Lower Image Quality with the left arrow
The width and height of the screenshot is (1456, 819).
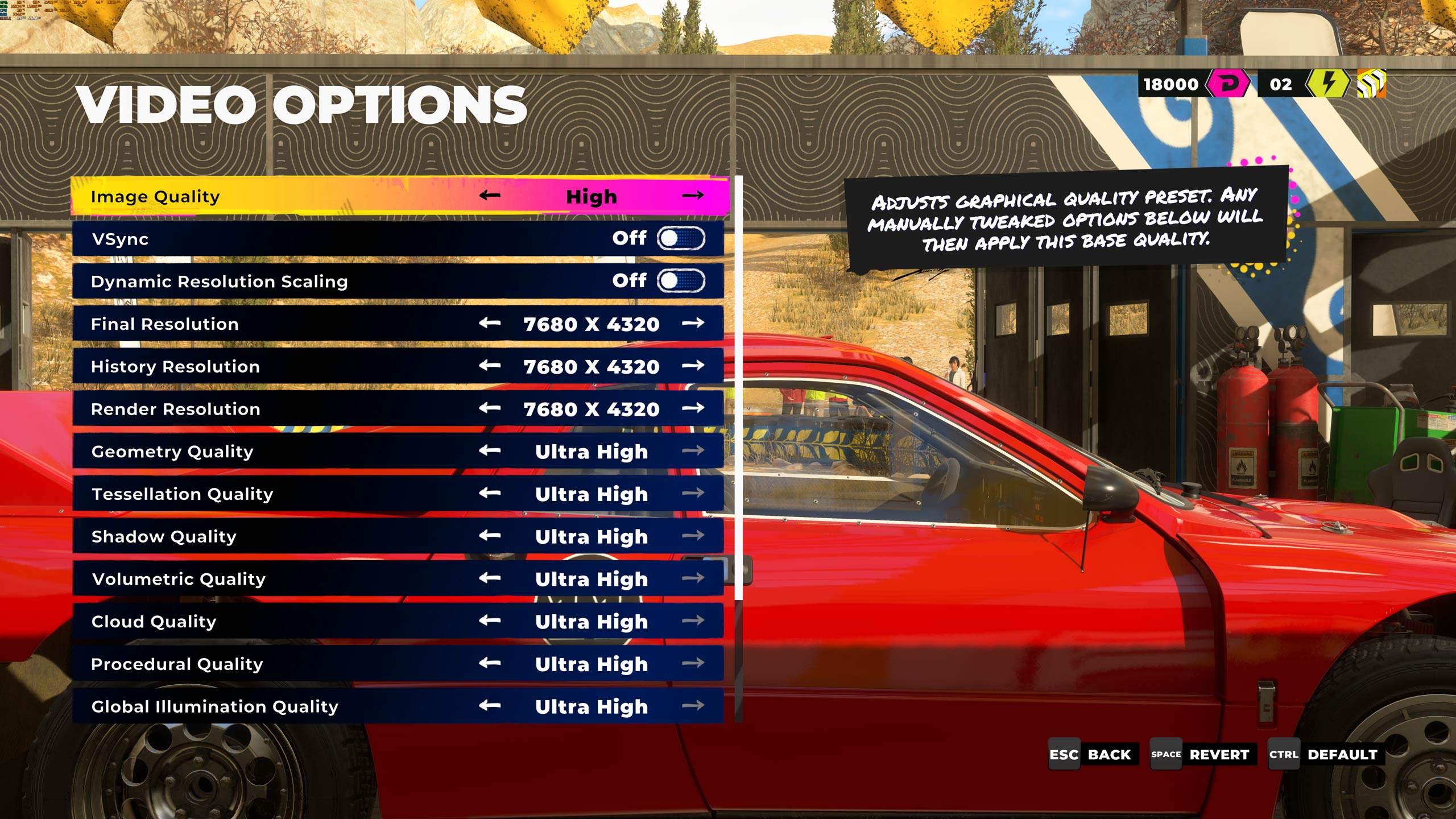click(x=489, y=196)
